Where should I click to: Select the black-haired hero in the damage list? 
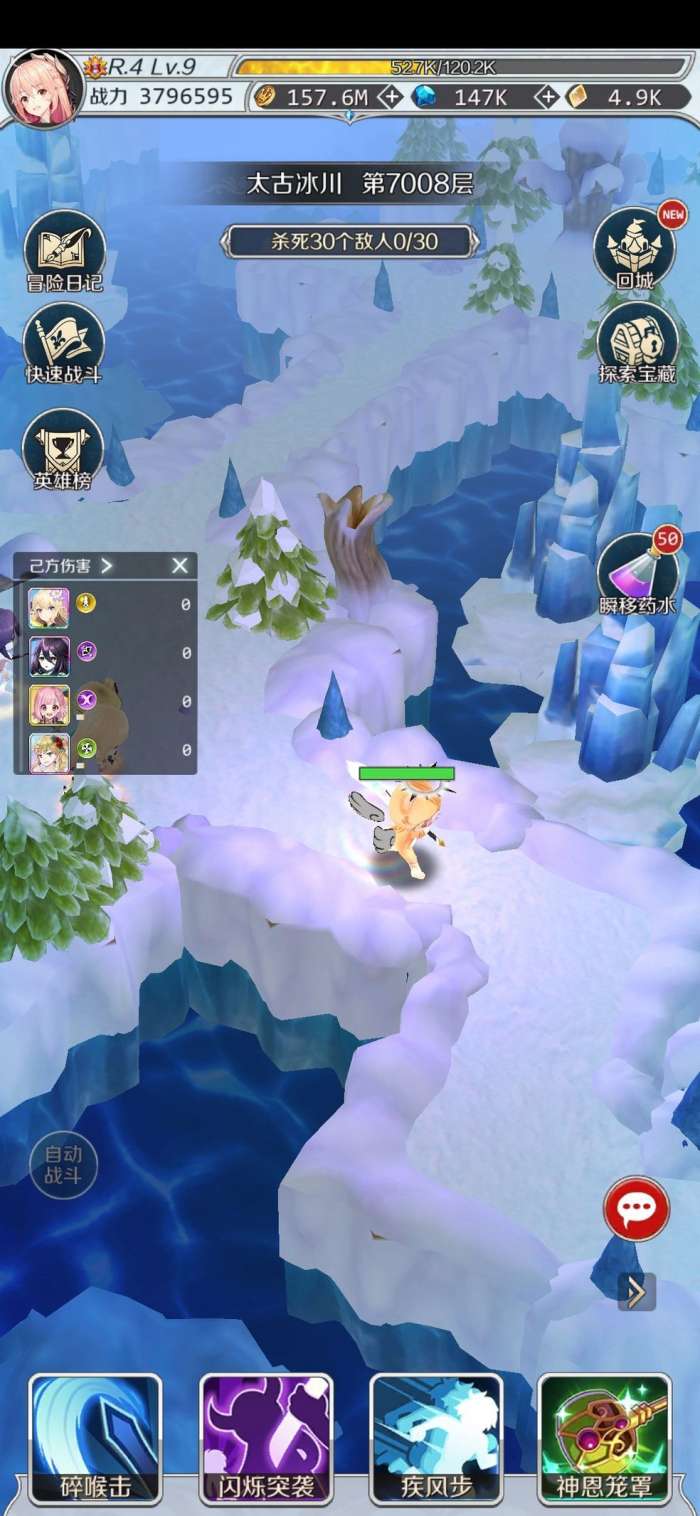[x=49, y=654]
